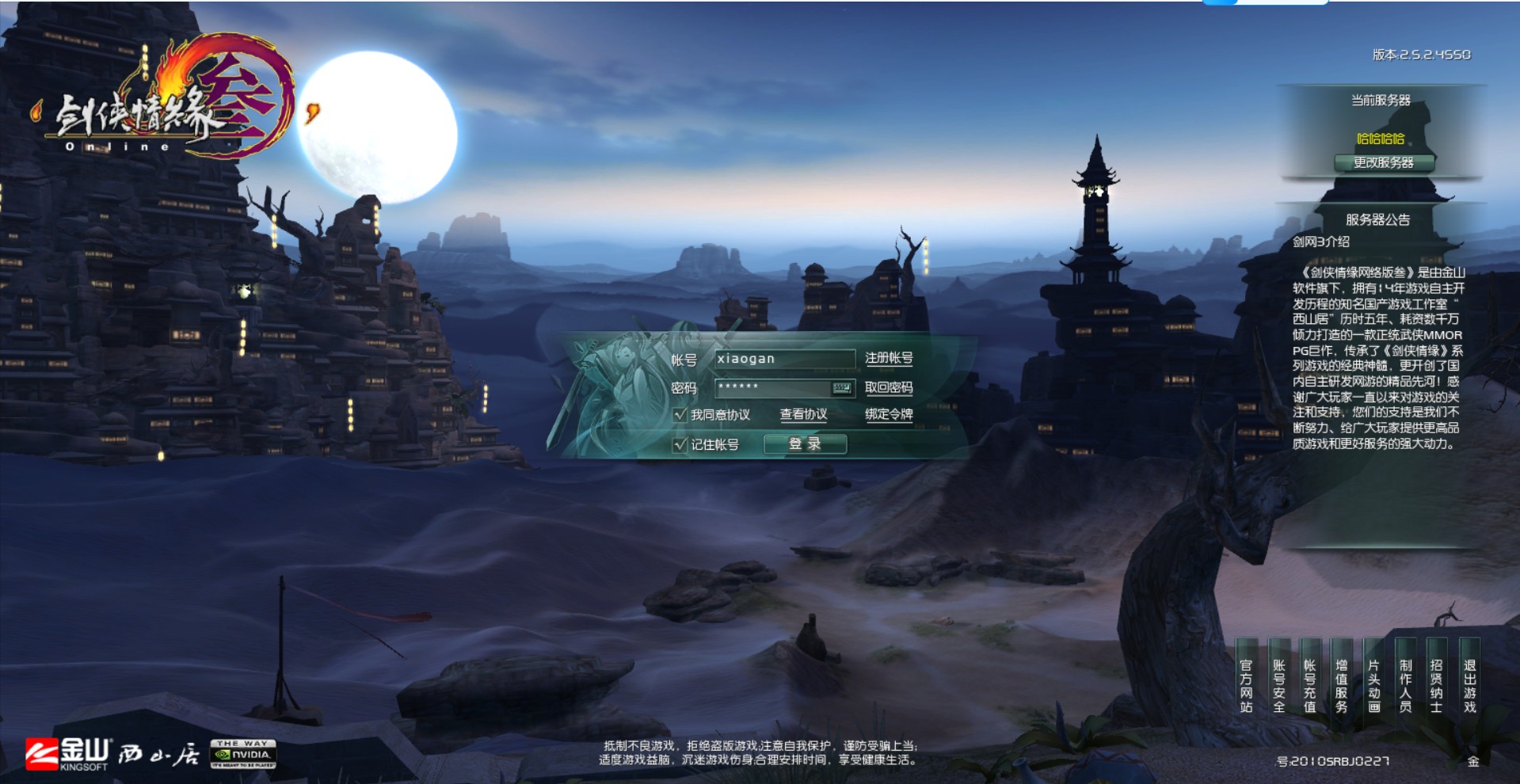View the agreement via 查看协议
This screenshot has width=1520, height=784.
click(803, 414)
